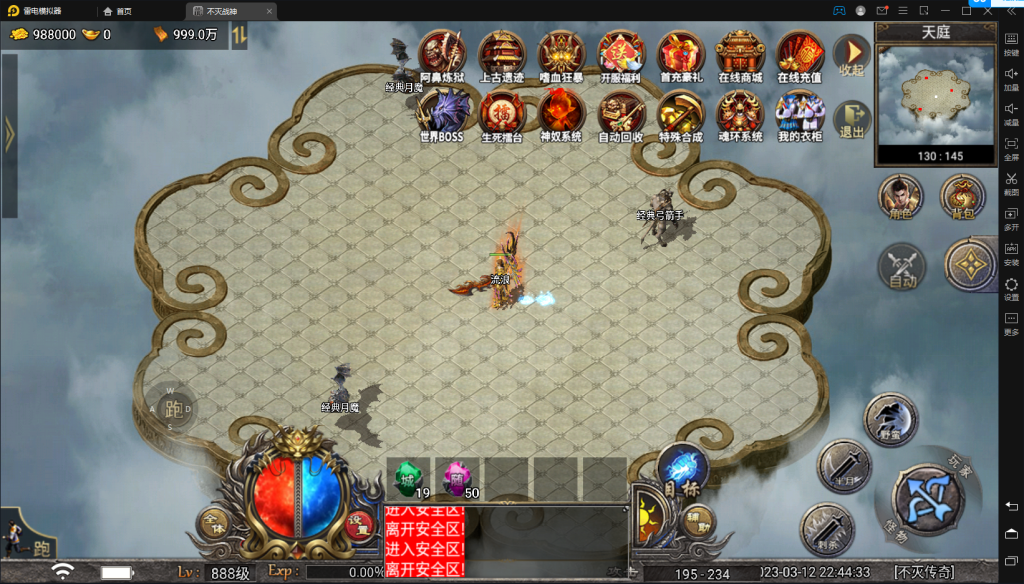Open 我的衣柜 wardrobe
Screen dimensions: 1024x584
coord(799,113)
